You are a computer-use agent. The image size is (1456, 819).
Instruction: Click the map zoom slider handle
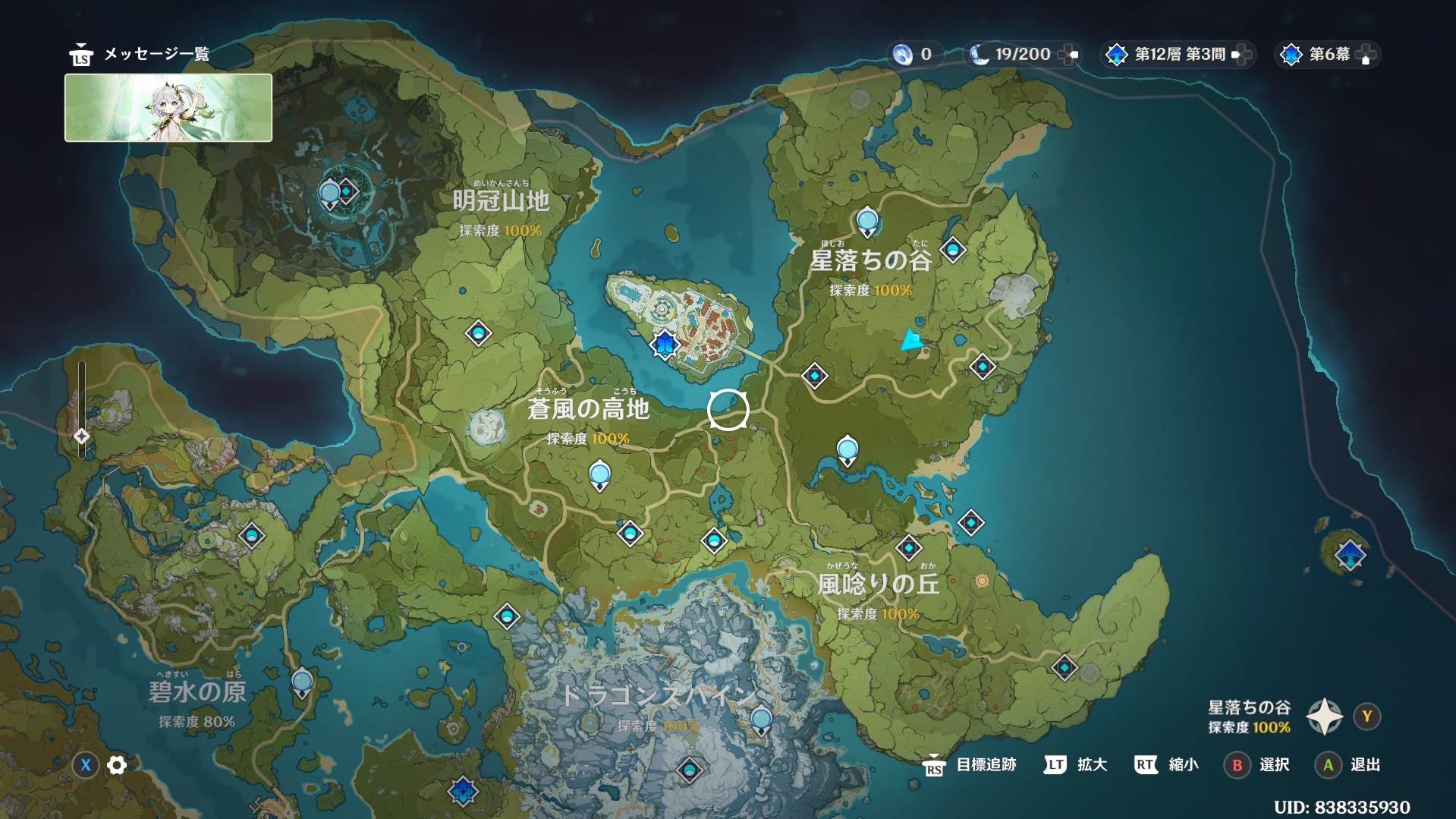[82, 436]
